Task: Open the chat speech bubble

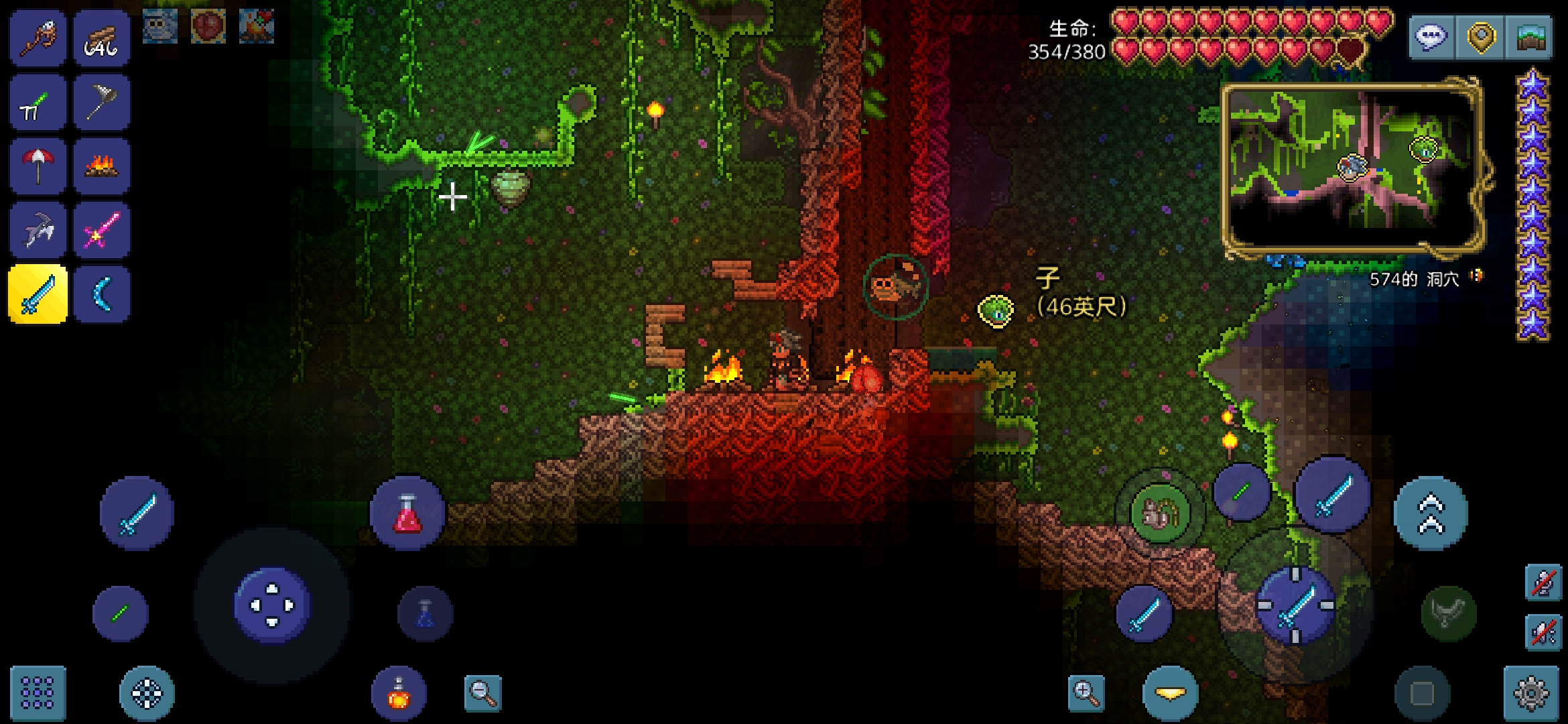Action: 1432,37
